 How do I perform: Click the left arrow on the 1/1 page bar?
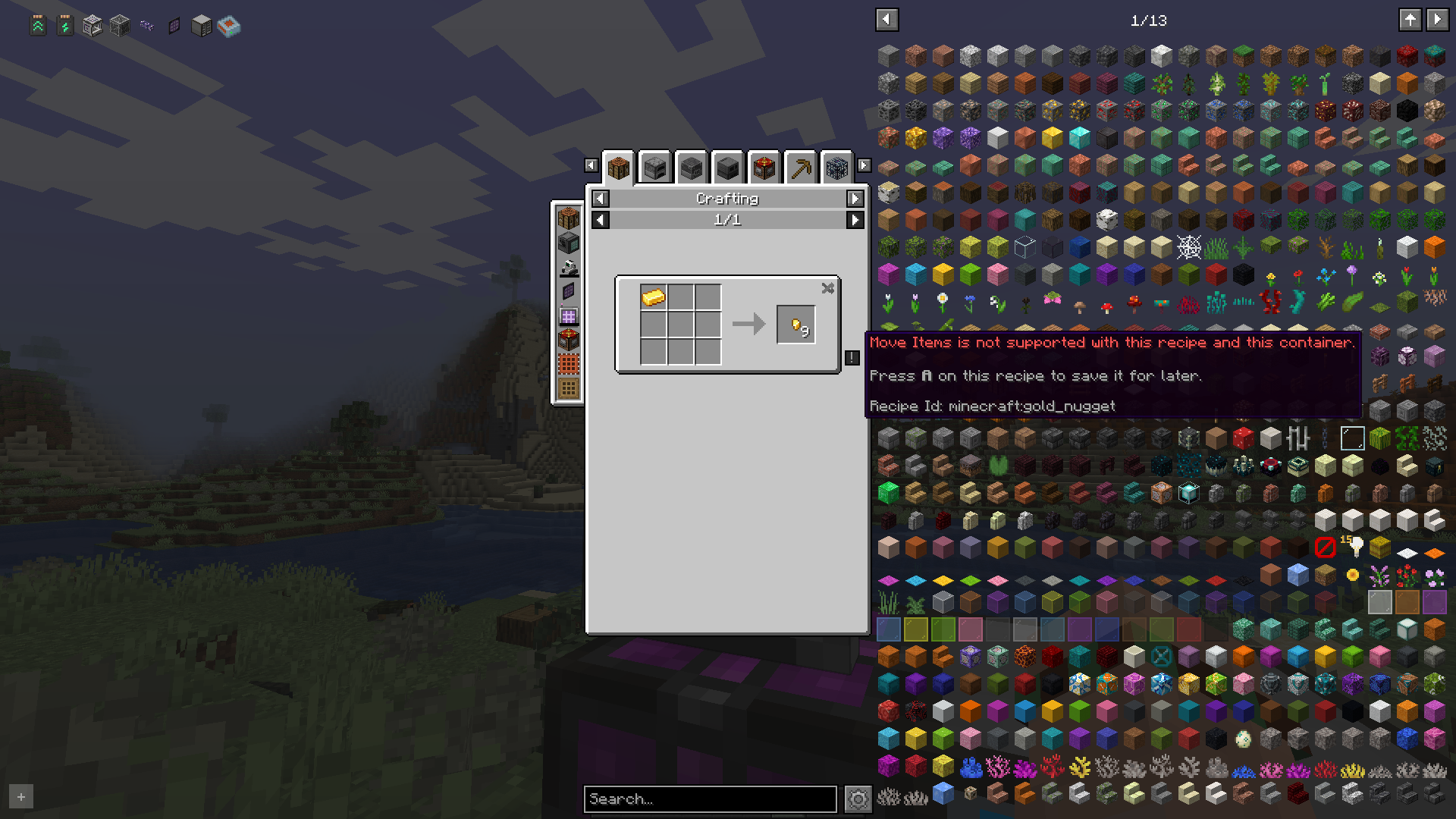coord(600,220)
